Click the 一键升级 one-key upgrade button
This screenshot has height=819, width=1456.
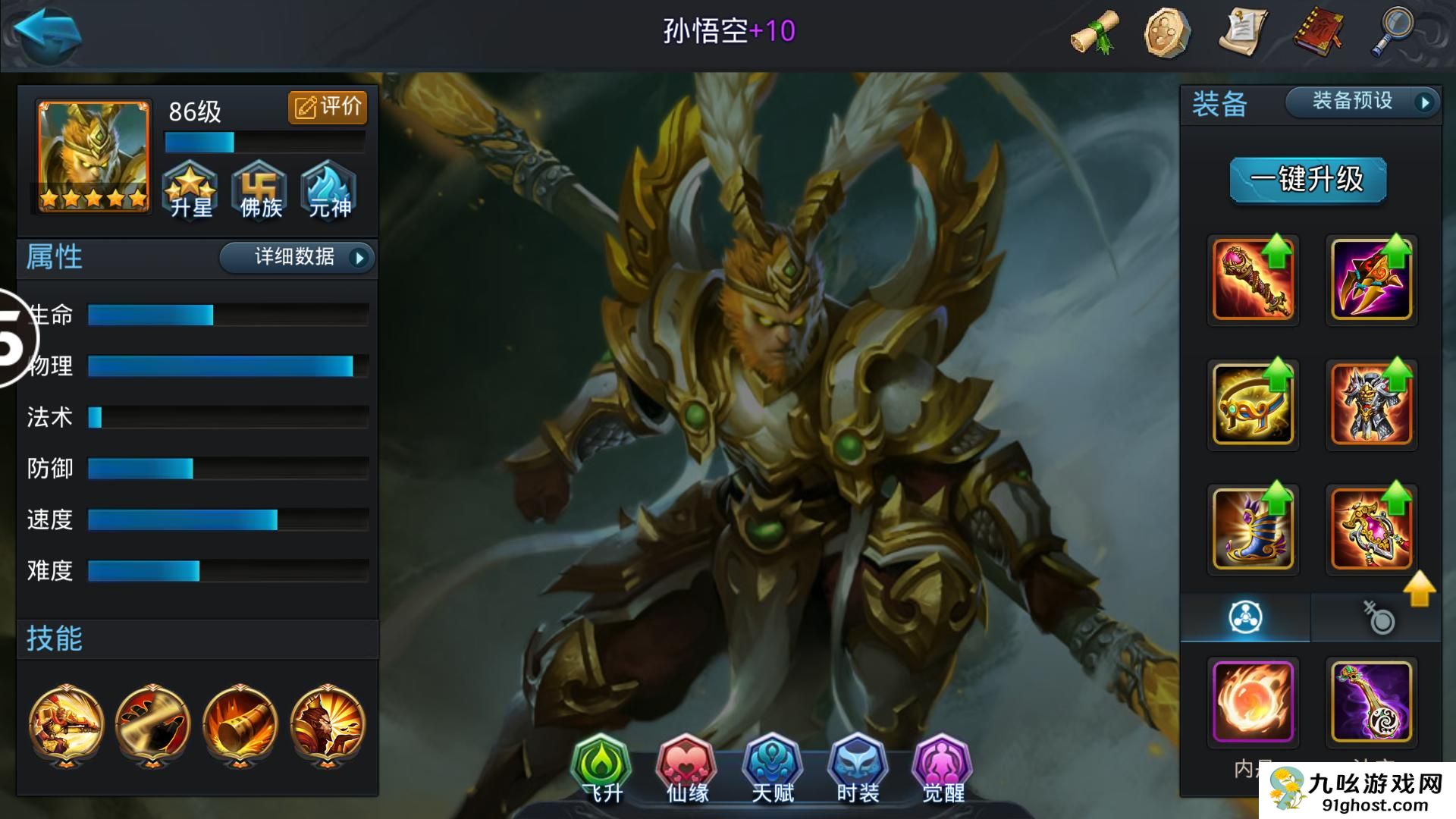point(1307,180)
